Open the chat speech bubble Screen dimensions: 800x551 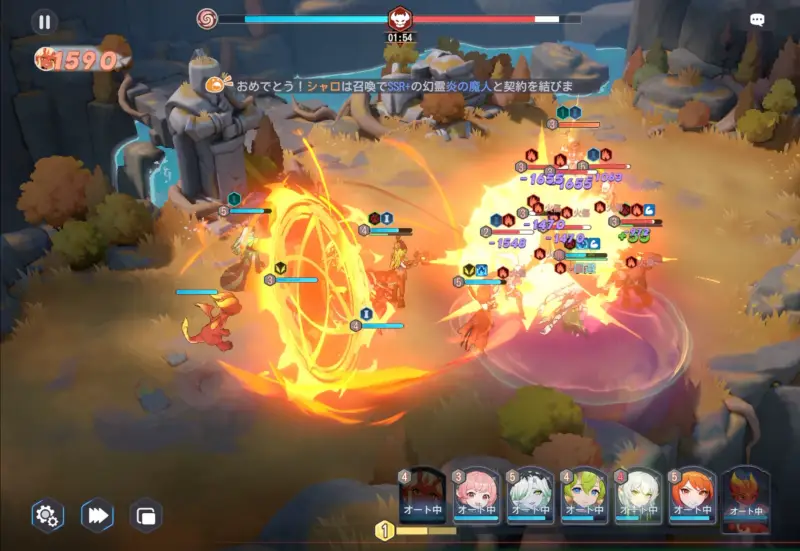757,20
